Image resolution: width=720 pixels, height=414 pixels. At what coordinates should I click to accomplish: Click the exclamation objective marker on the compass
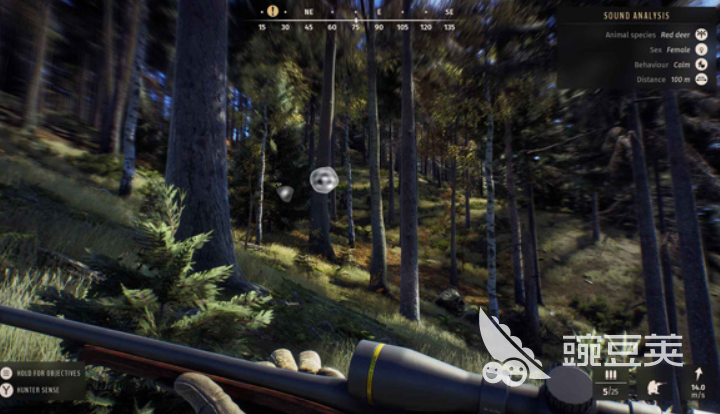click(273, 11)
